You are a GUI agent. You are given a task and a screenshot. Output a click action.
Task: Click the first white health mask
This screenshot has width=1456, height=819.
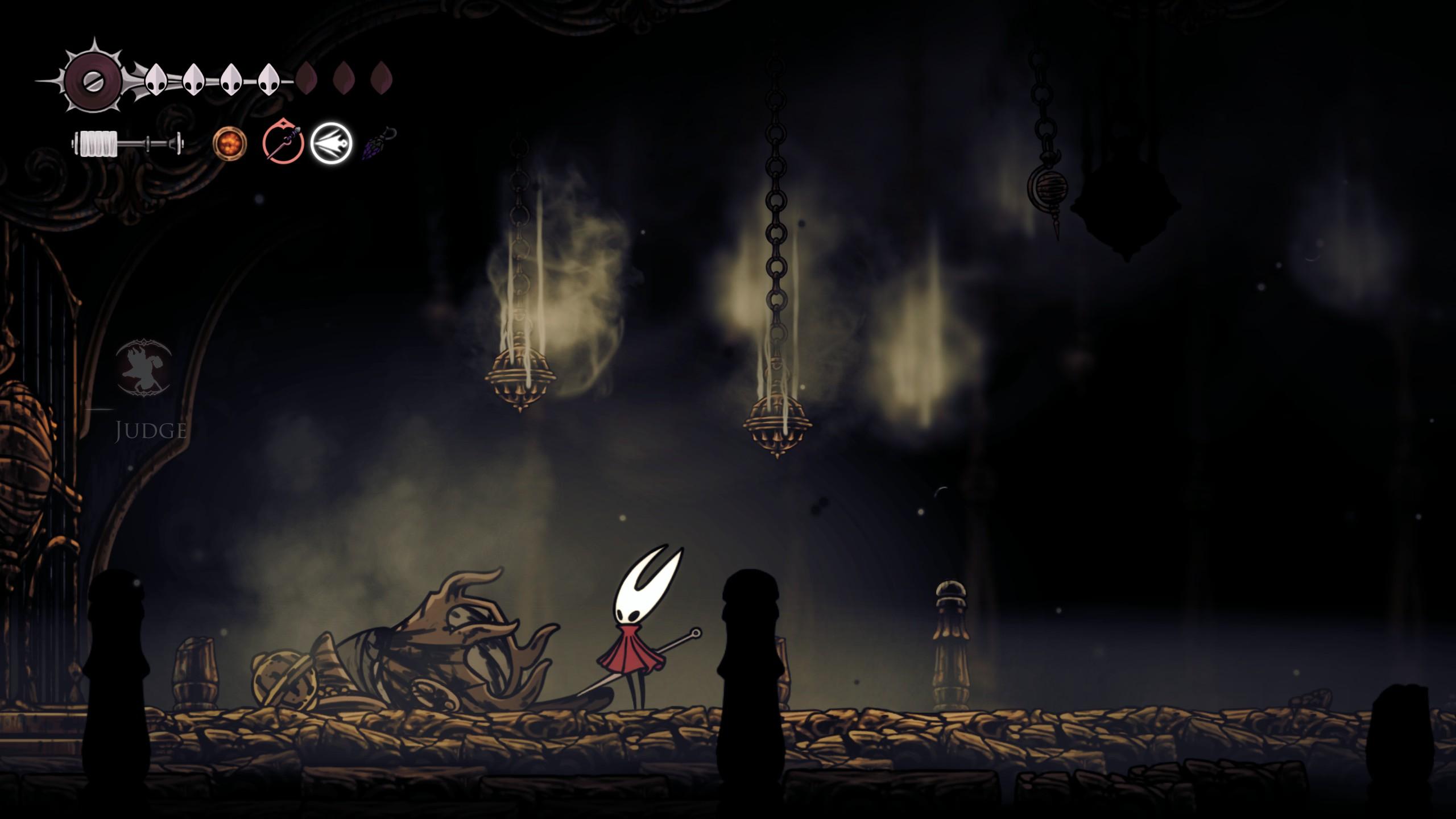(x=156, y=80)
